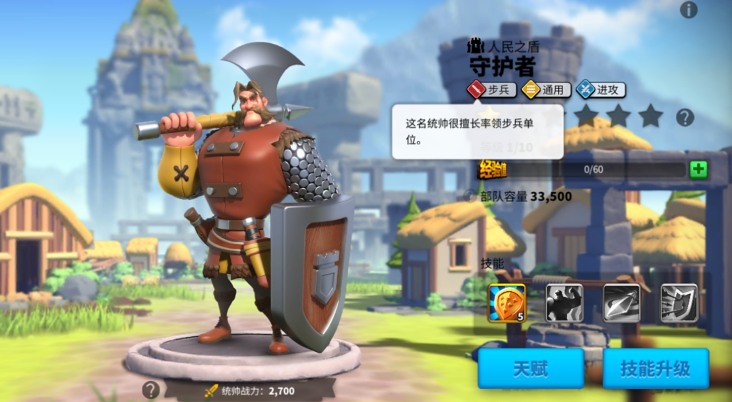Screen dimensions: 732x402
Task: Show the locked arrow-struck shield skill
Action: click(679, 303)
